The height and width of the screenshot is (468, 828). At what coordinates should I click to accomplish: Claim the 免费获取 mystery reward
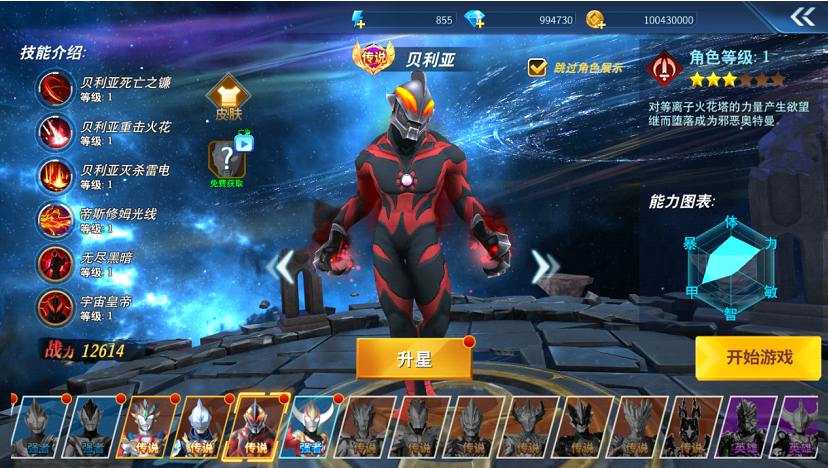(x=227, y=160)
